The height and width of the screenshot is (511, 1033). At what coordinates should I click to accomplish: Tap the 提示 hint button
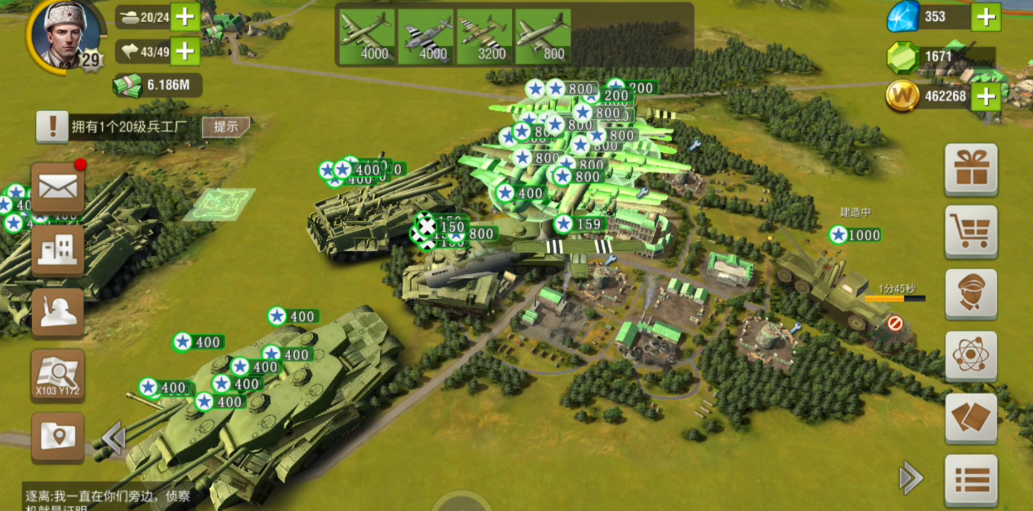226,126
